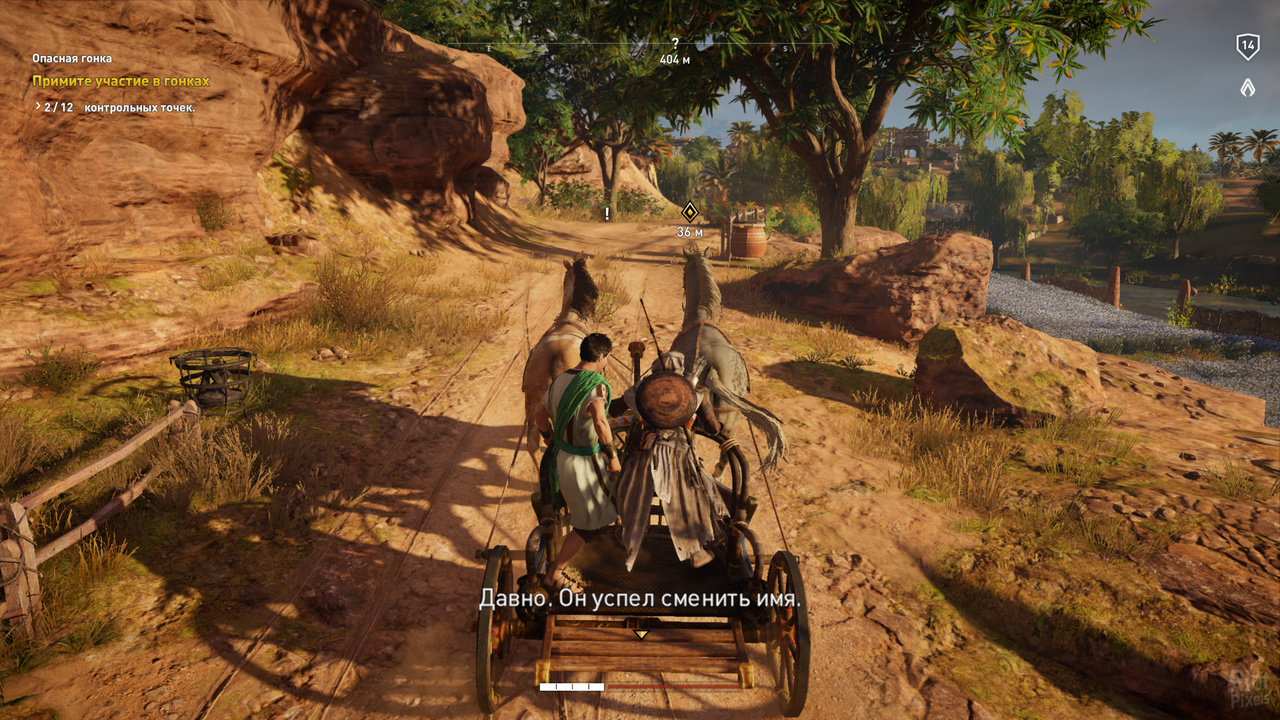1280x720 pixels.
Task: Select the diamond objective marker at 36 м
Action: pyautogui.click(x=689, y=211)
